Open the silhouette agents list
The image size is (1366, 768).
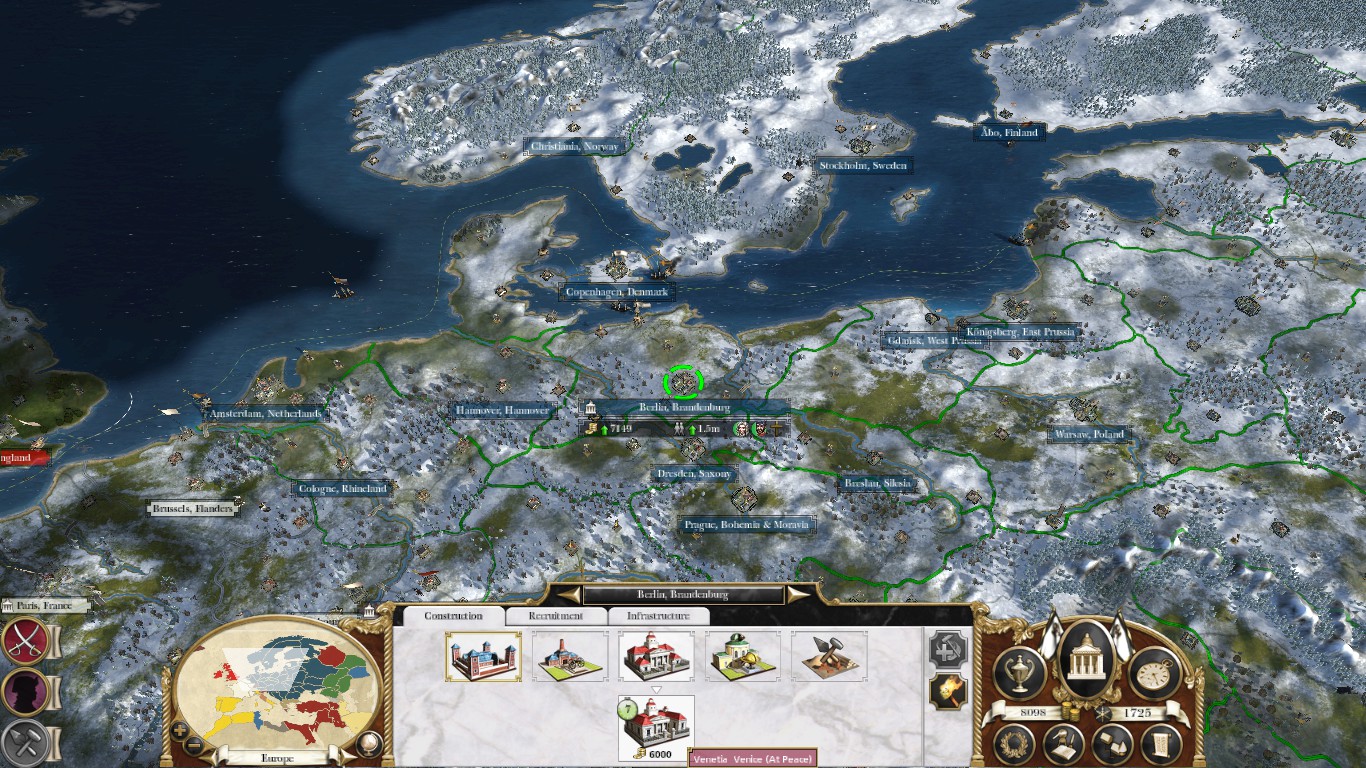24,691
